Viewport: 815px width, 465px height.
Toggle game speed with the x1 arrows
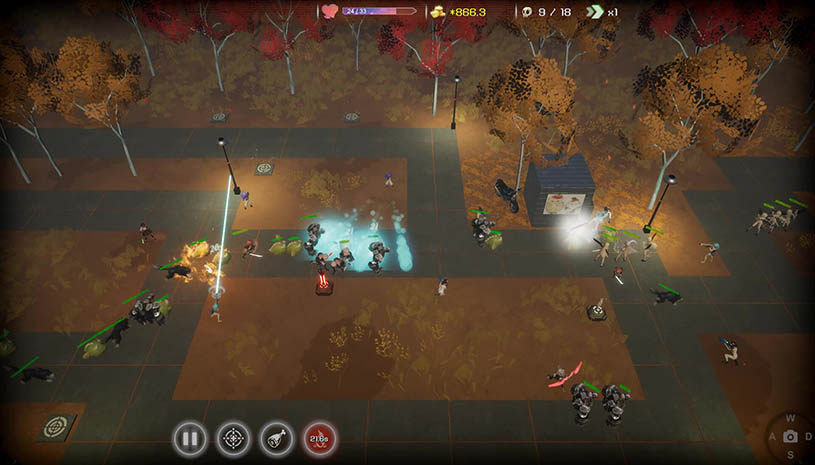point(596,12)
